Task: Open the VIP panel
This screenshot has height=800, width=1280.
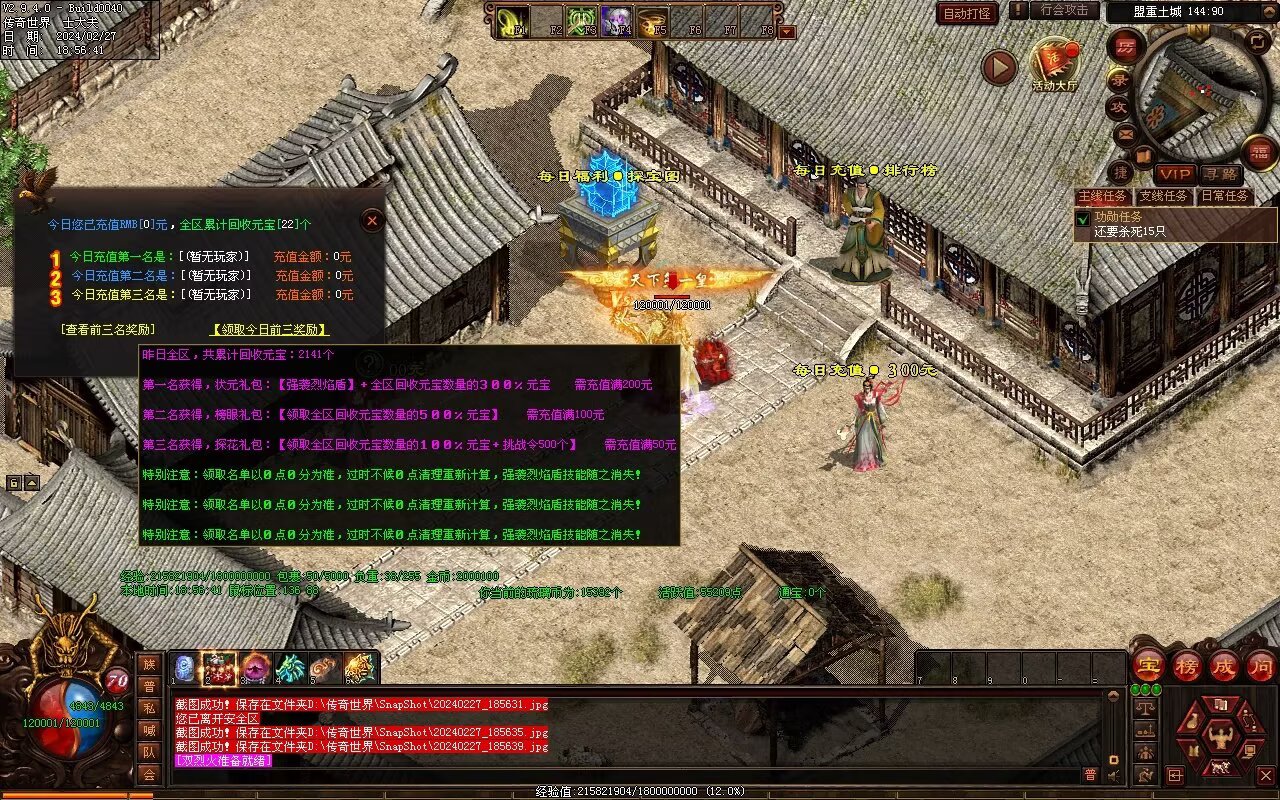Action: pos(1175,174)
